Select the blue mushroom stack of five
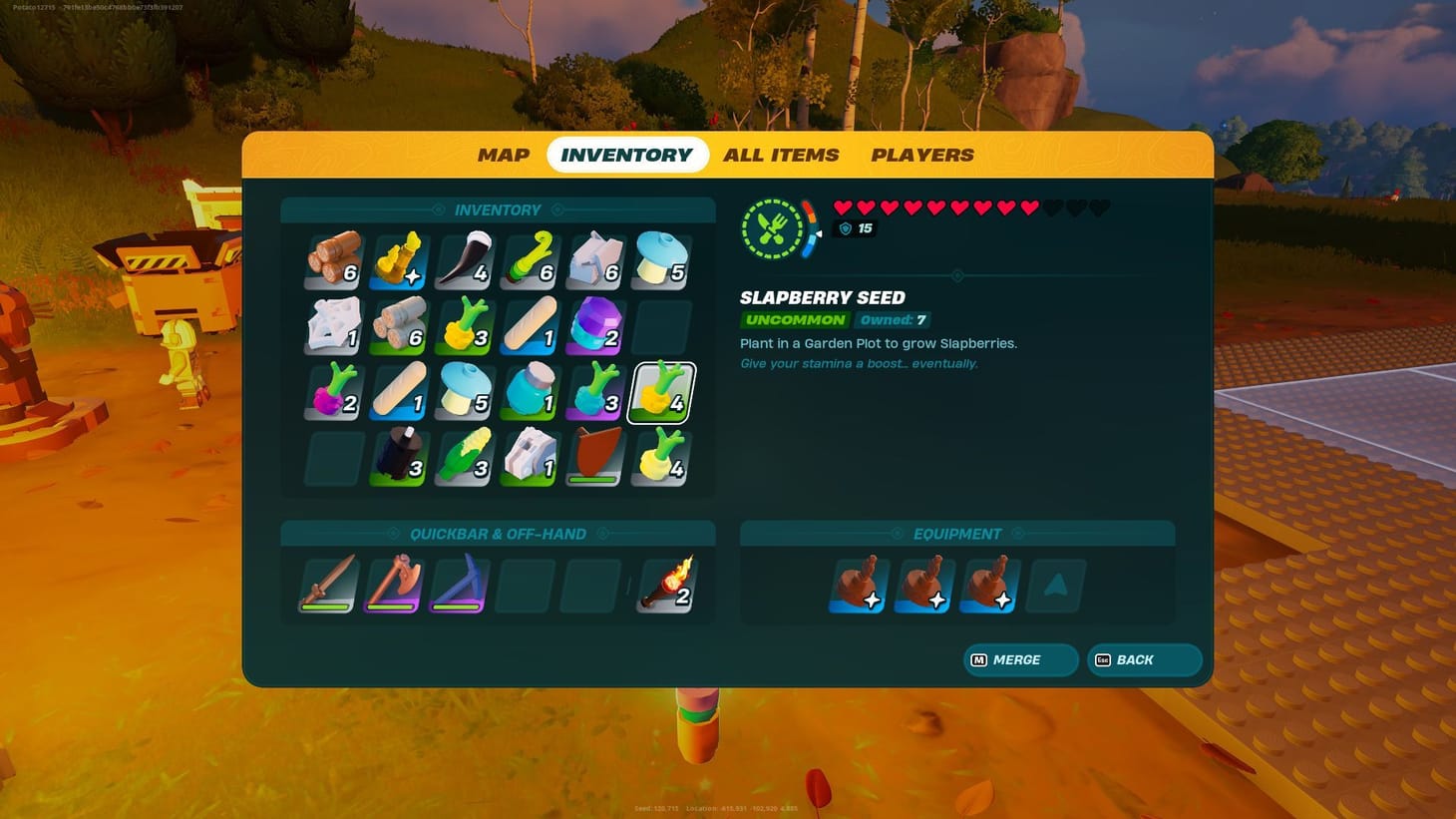1456x819 pixels. point(660,259)
